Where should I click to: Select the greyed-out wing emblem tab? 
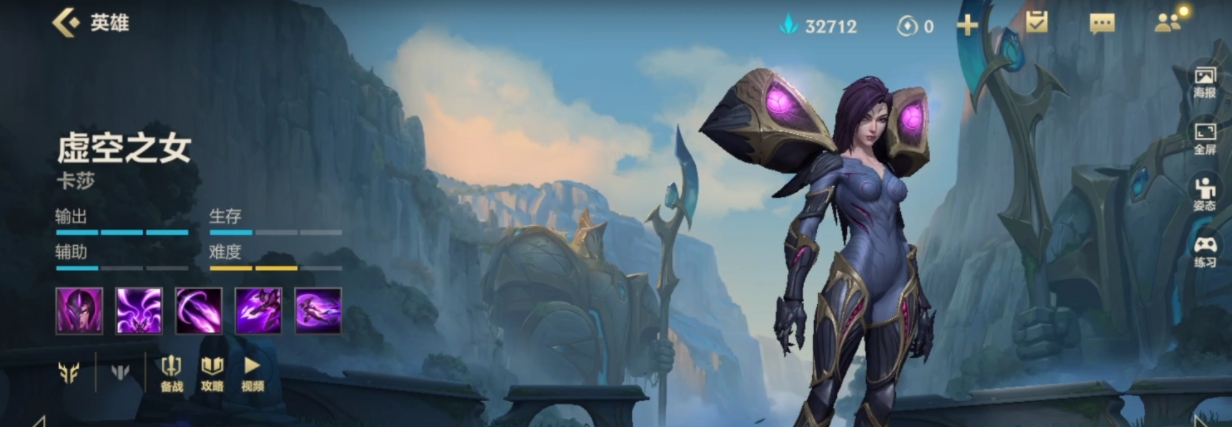click(120, 373)
